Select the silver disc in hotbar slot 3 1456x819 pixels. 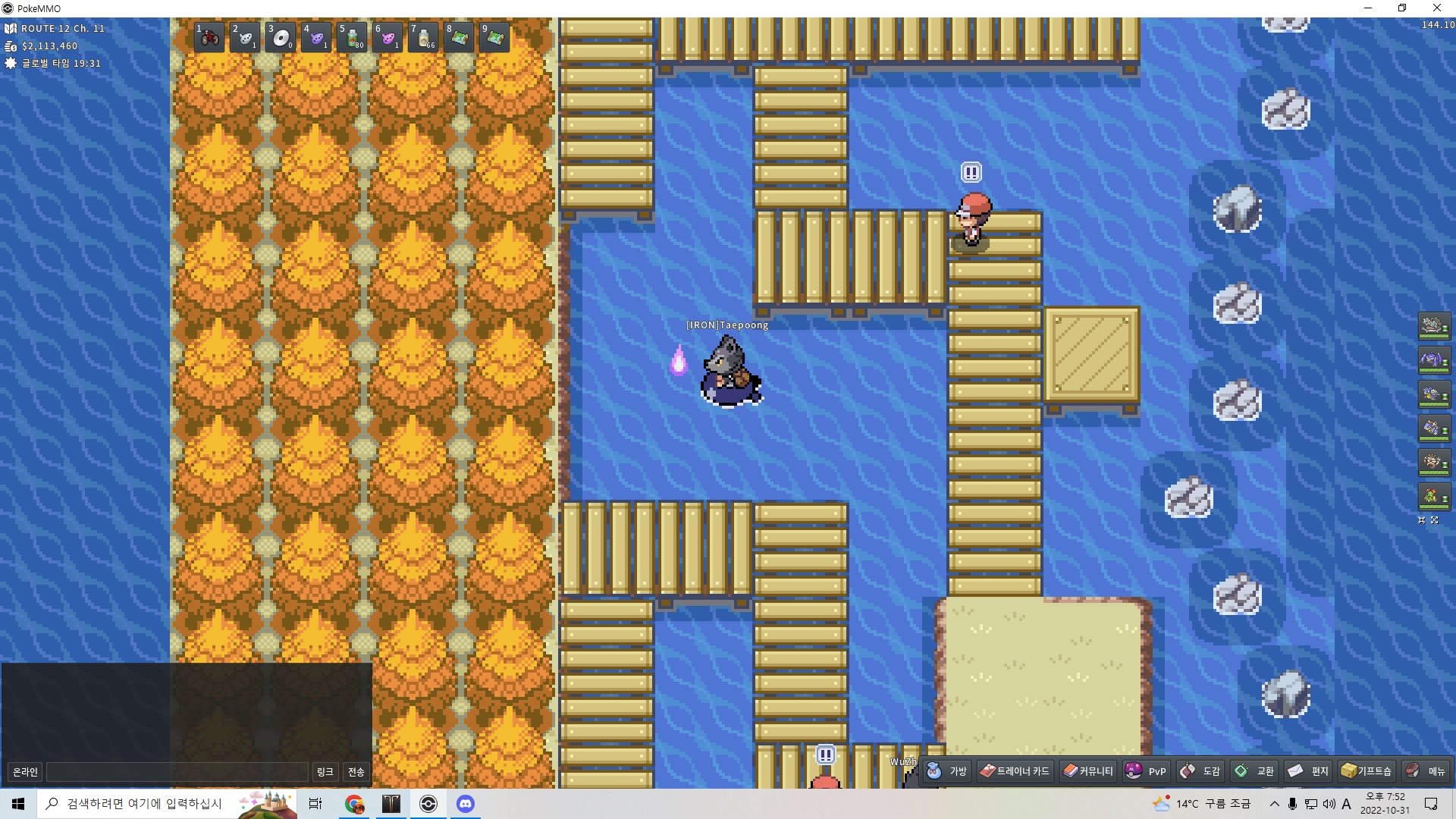pos(280,37)
